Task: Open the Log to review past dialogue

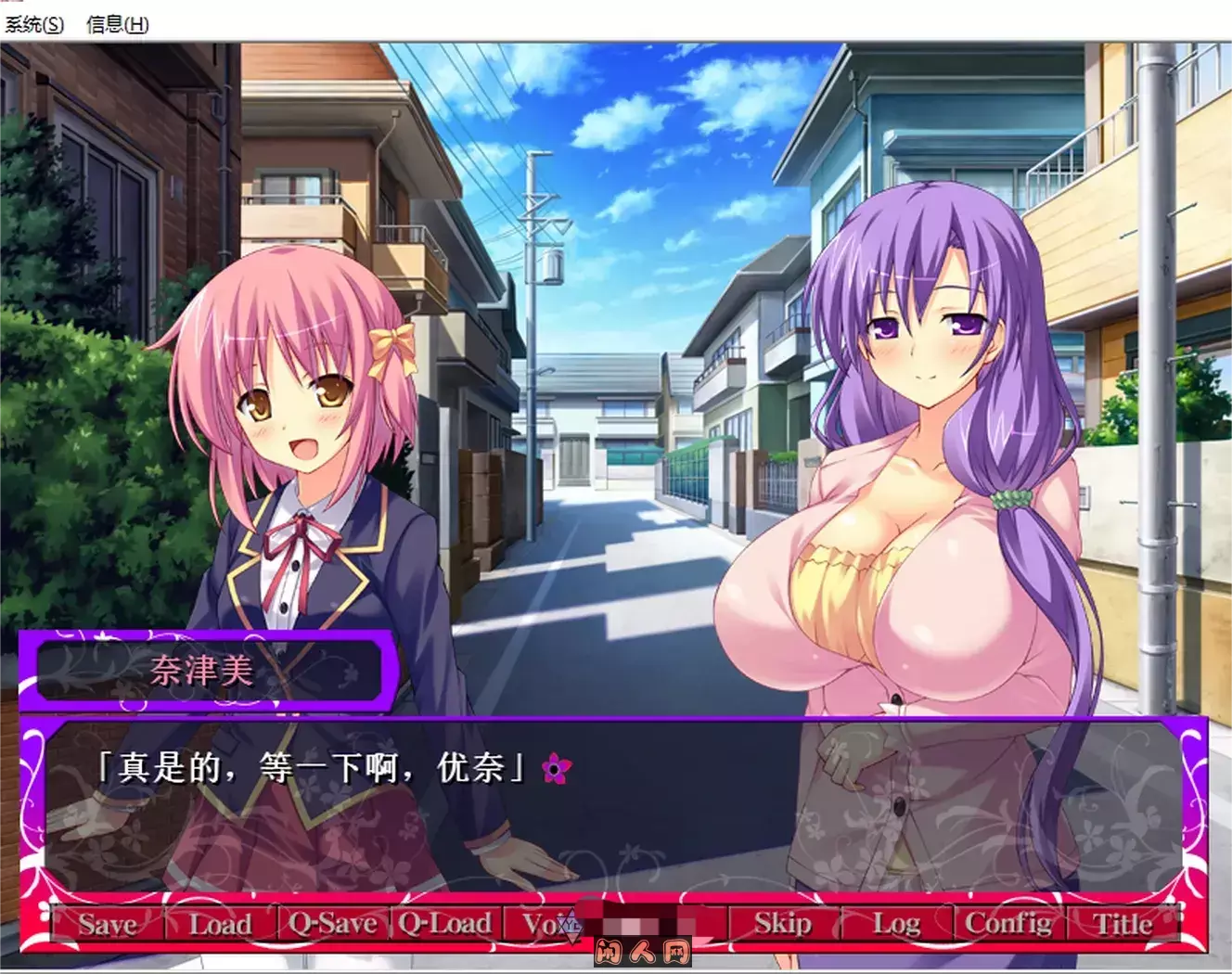Action: (893, 924)
